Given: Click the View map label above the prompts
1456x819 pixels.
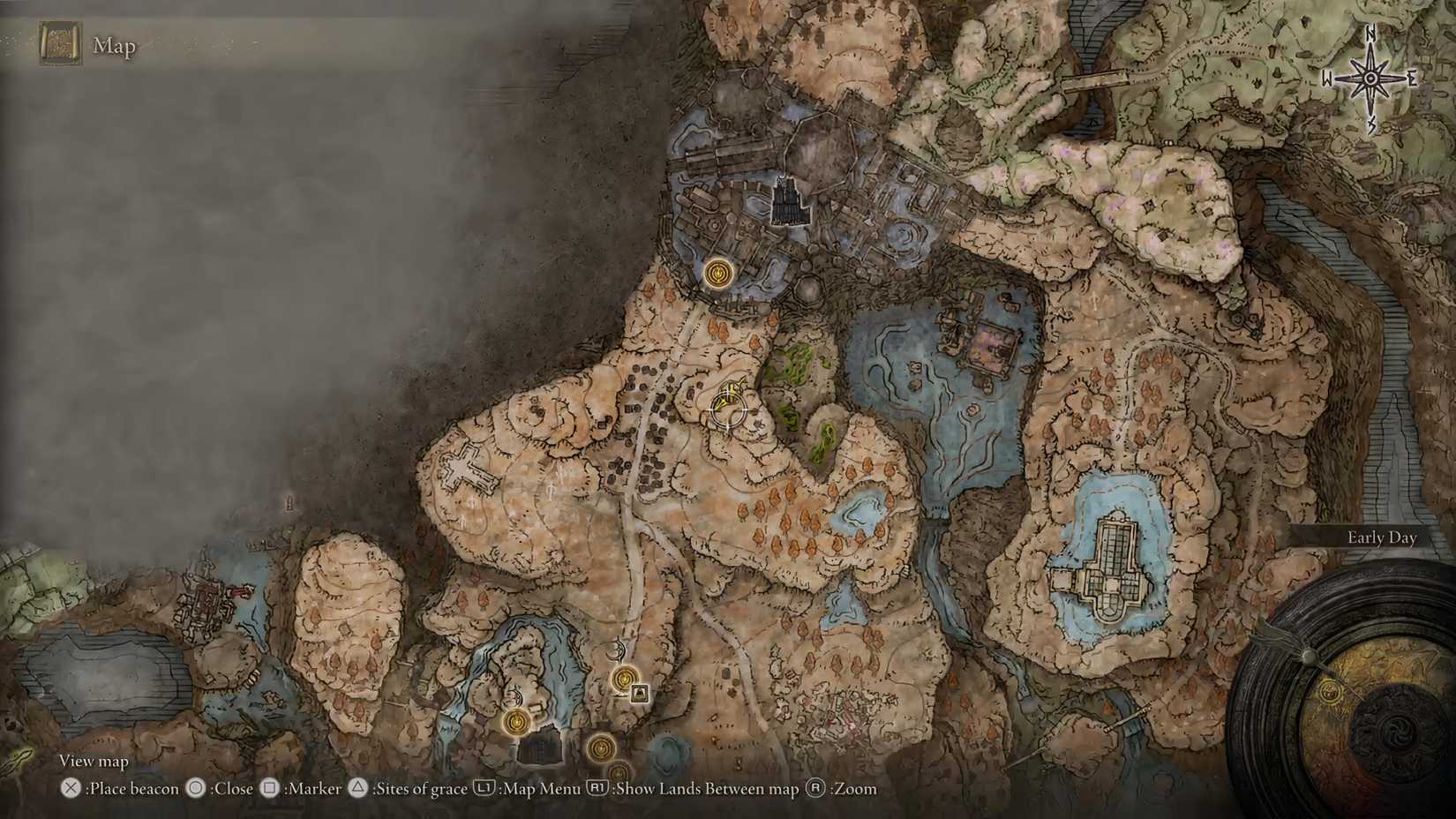Looking at the screenshot, I should [93, 760].
